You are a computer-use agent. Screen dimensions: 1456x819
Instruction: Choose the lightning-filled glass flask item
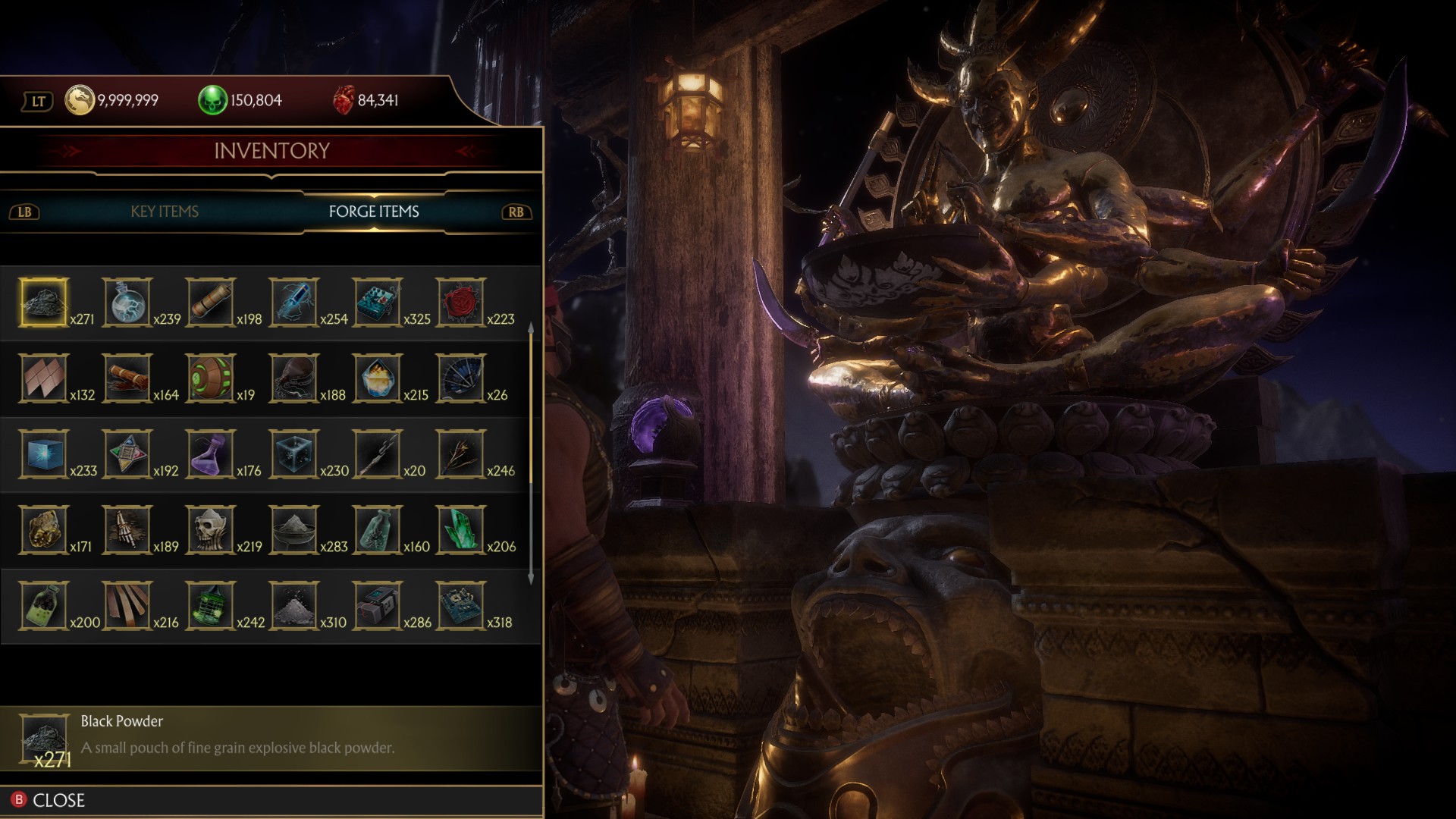click(x=127, y=303)
